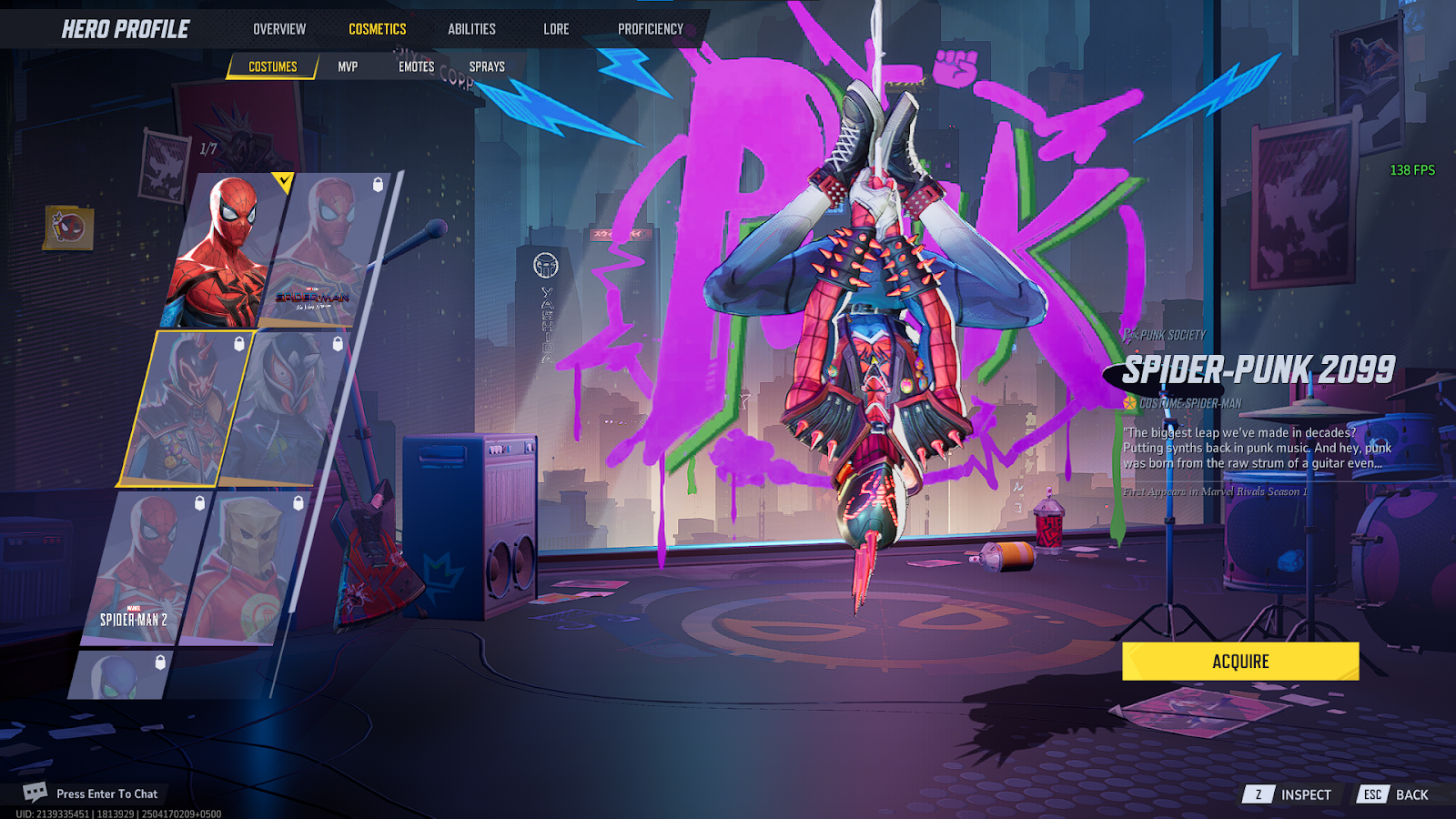
Task: Open the Overview tab
Action: (279, 29)
